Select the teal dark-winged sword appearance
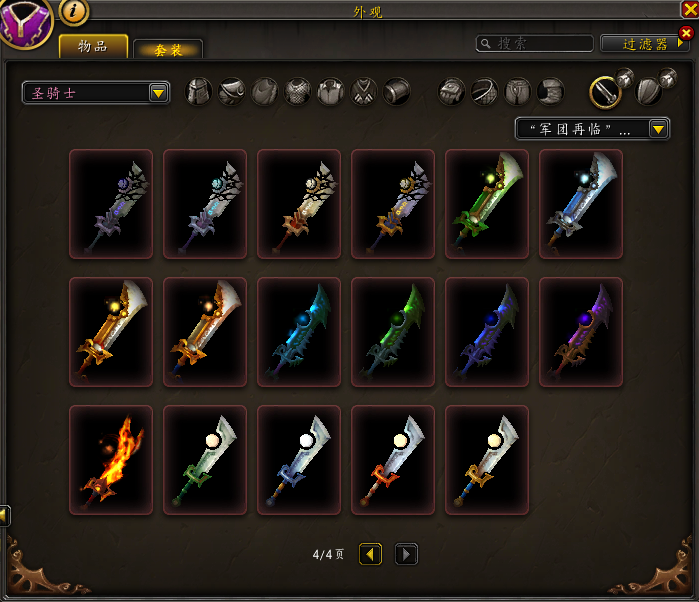 [299, 331]
